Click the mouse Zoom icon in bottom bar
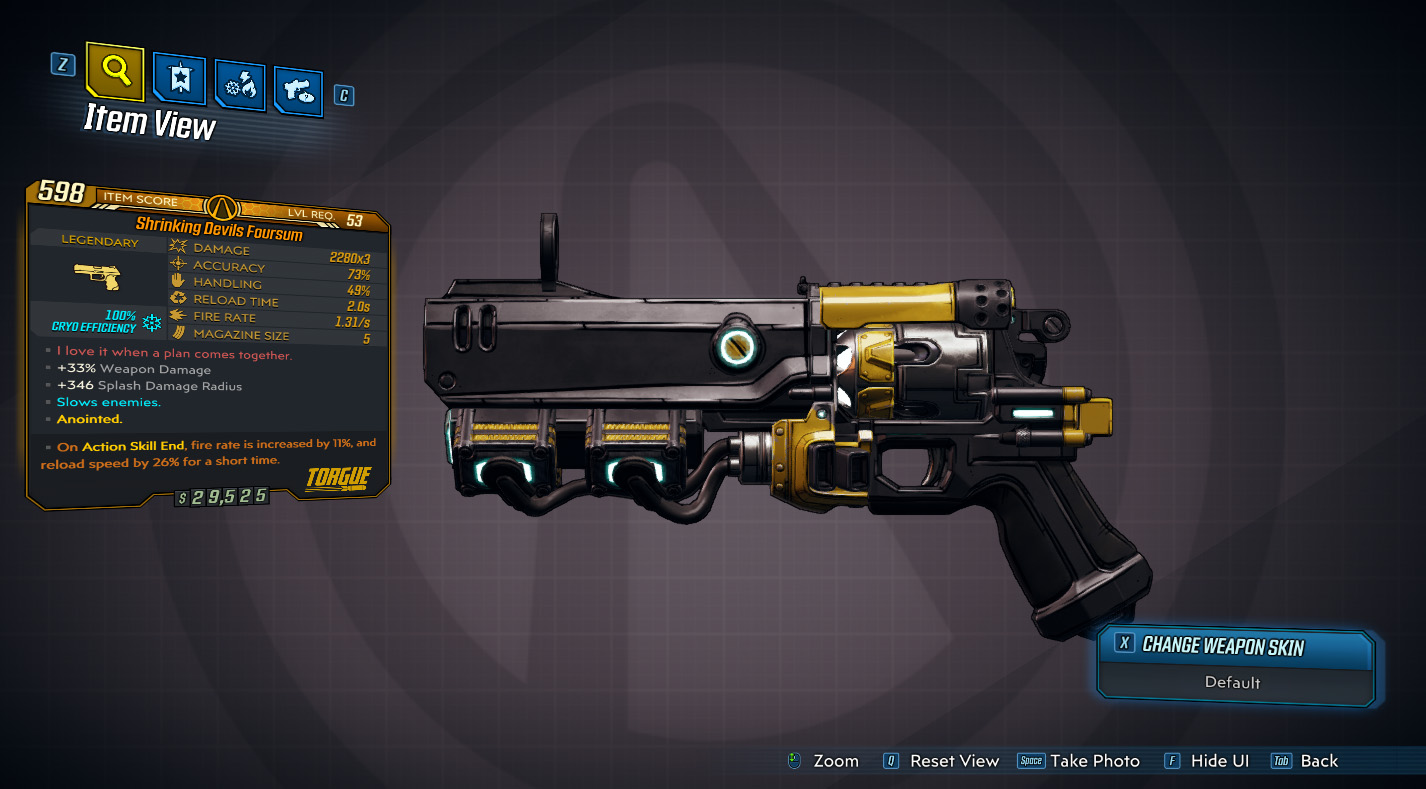1426x789 pixels. [797, 761]
